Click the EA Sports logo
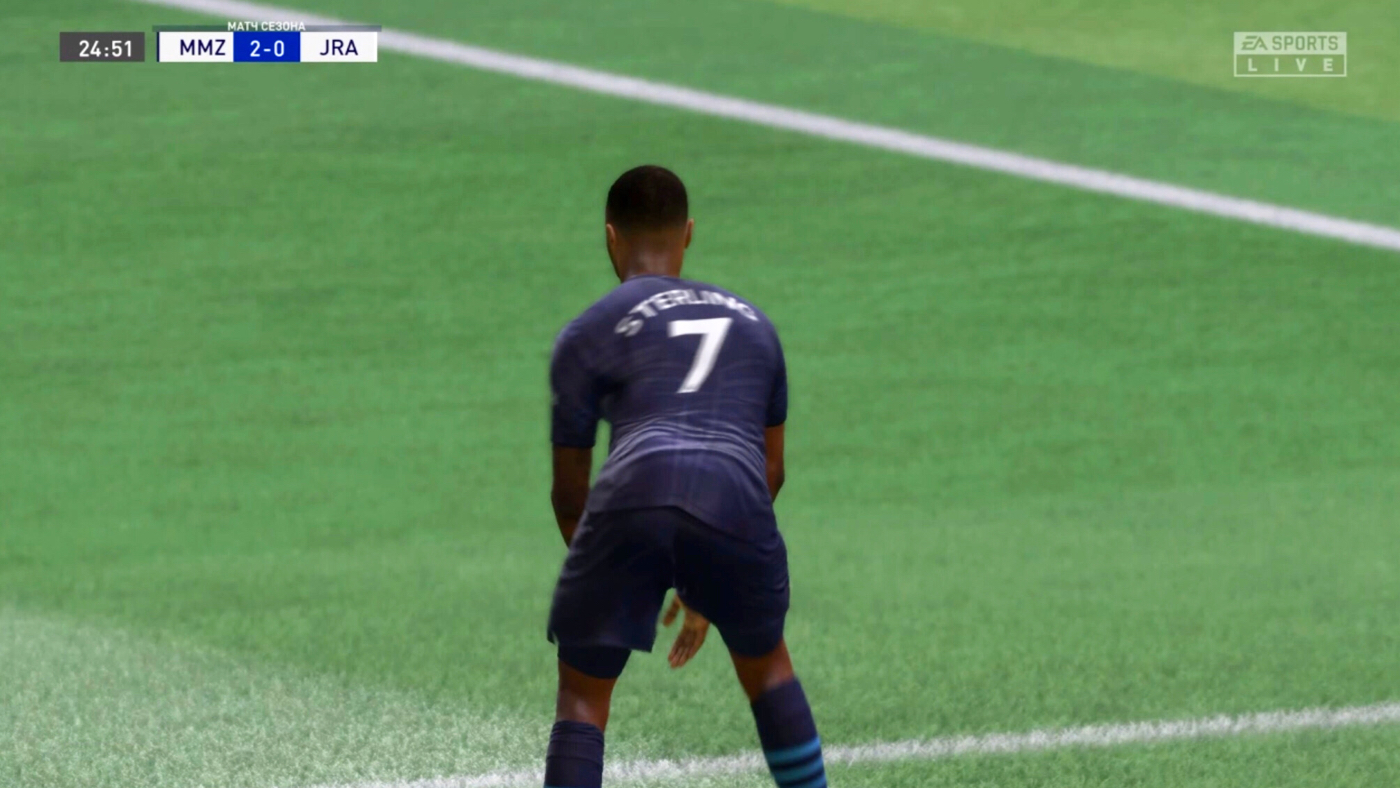Screen dimensions: 1400x788 [1290, 42]
